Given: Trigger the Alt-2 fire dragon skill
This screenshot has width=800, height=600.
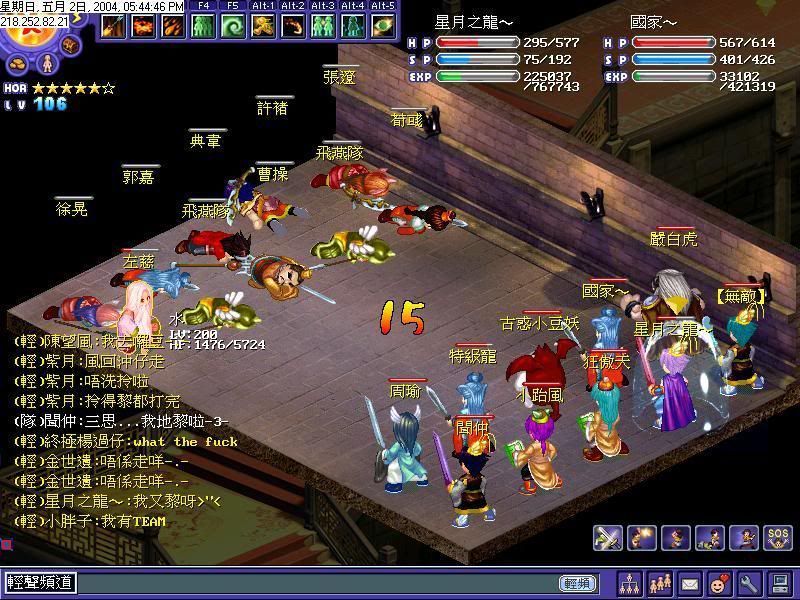Looking at the screenshot, I should 294,25.
